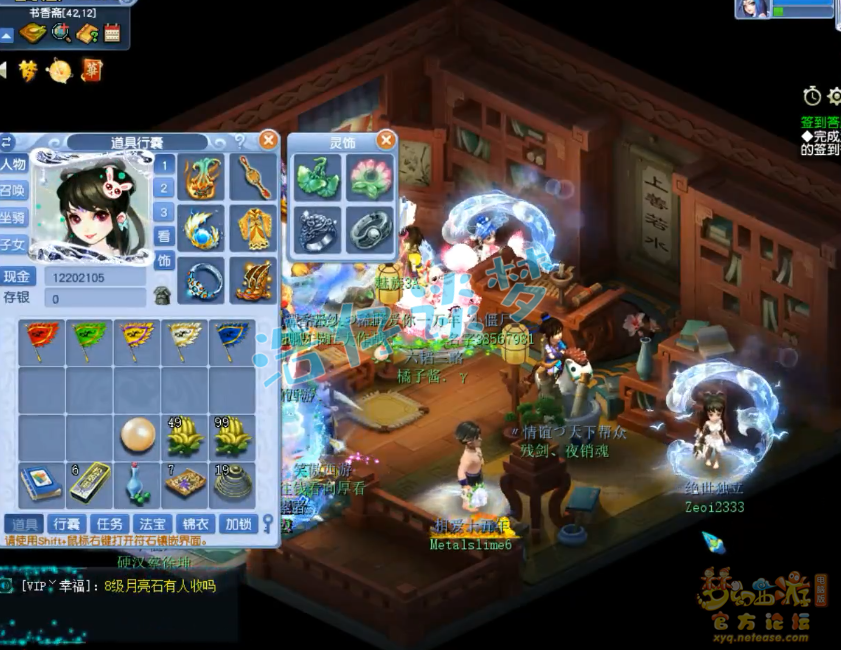
Task: Open the 锦衣 costume tab
Action: [x=194, y=523]
